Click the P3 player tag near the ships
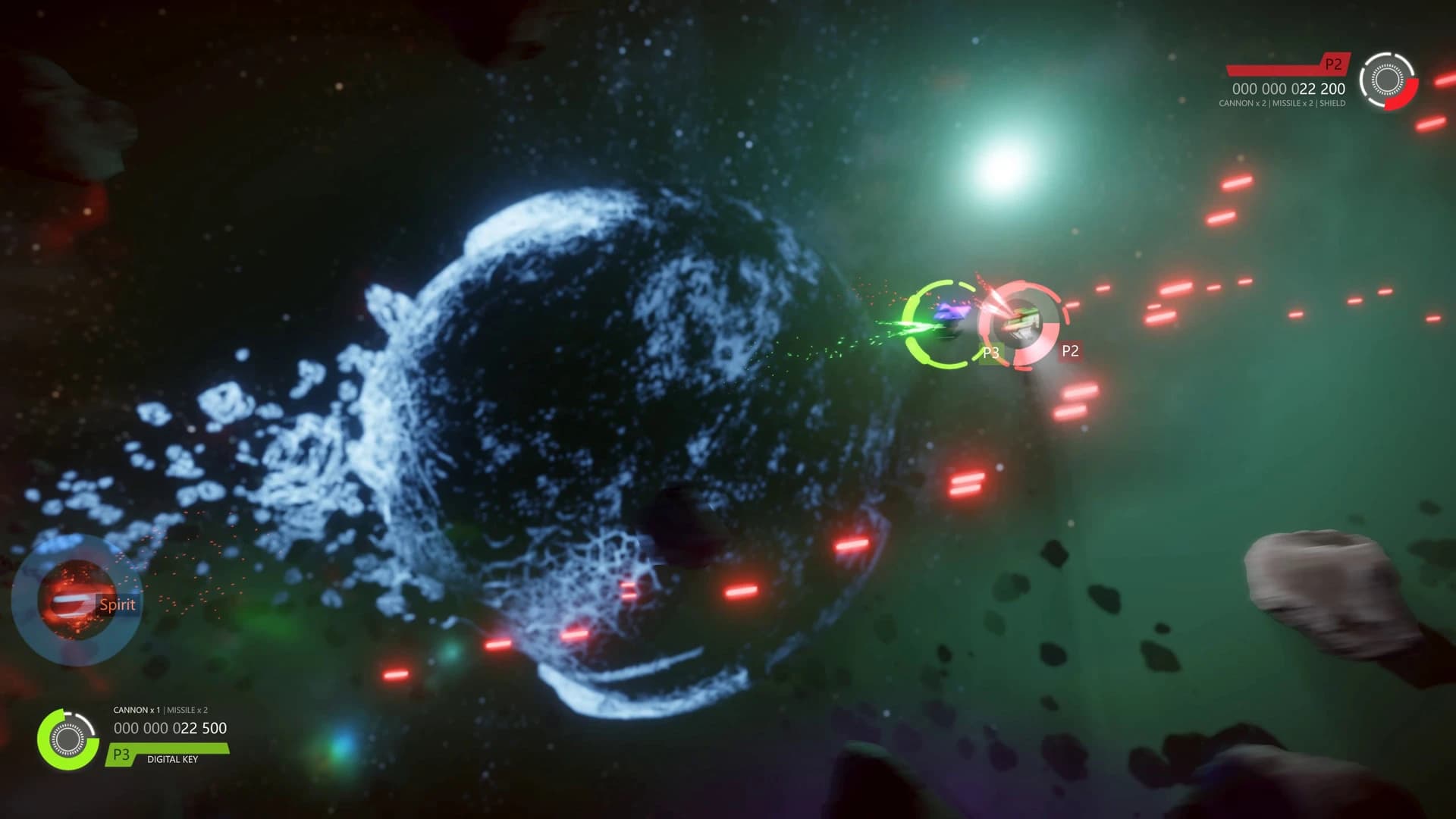The image size is (1456, 819). (x=991, y=352)
